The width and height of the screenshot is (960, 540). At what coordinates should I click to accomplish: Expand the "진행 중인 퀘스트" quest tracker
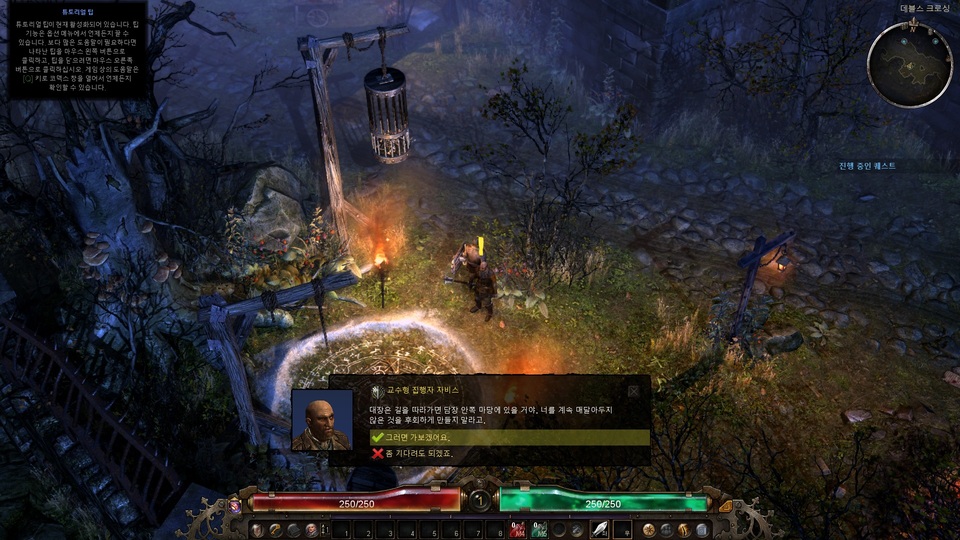pos(866,165)
